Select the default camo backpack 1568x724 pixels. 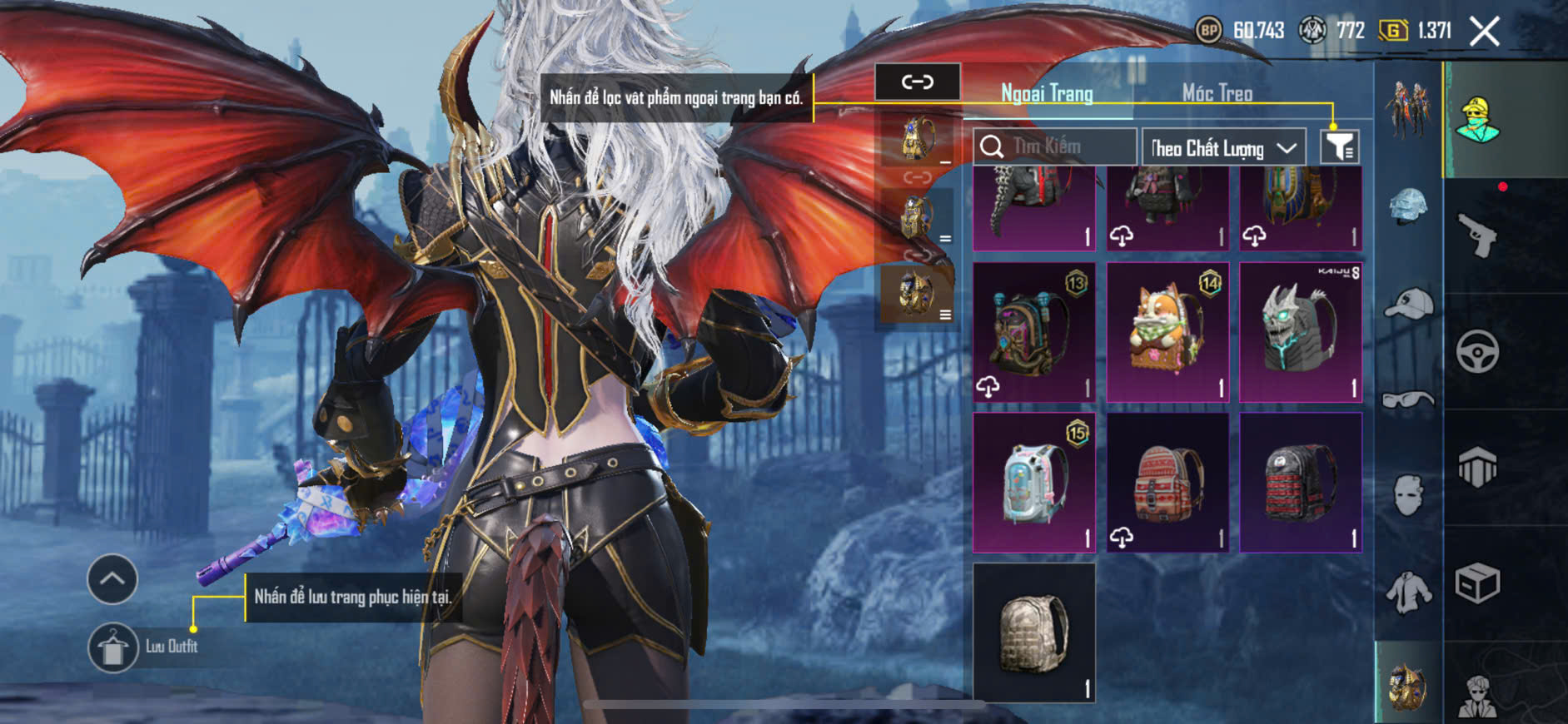[1034, 632]
